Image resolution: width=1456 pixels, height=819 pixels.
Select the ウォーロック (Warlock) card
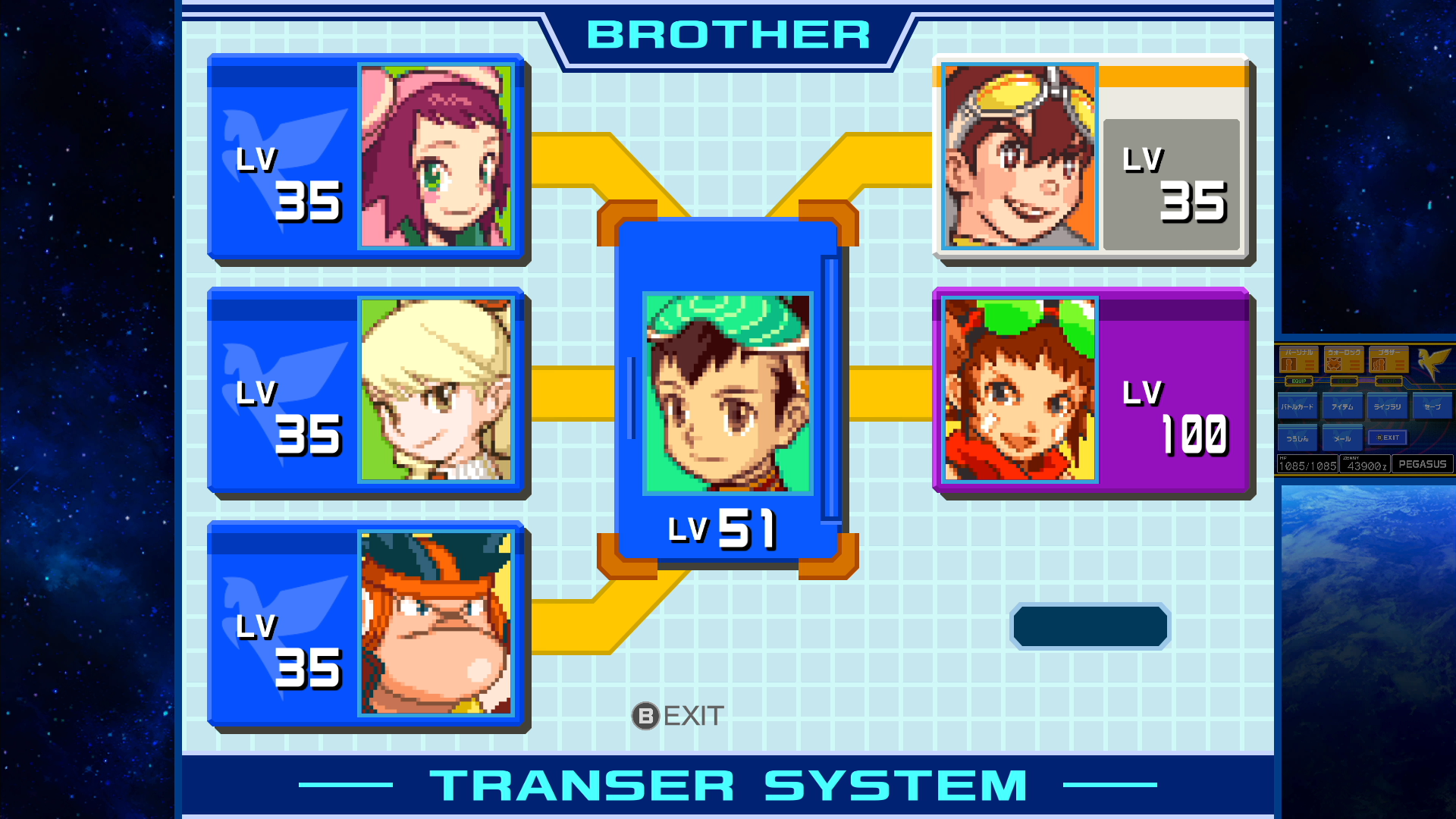pyautogui.click(x=1344, y=359)
